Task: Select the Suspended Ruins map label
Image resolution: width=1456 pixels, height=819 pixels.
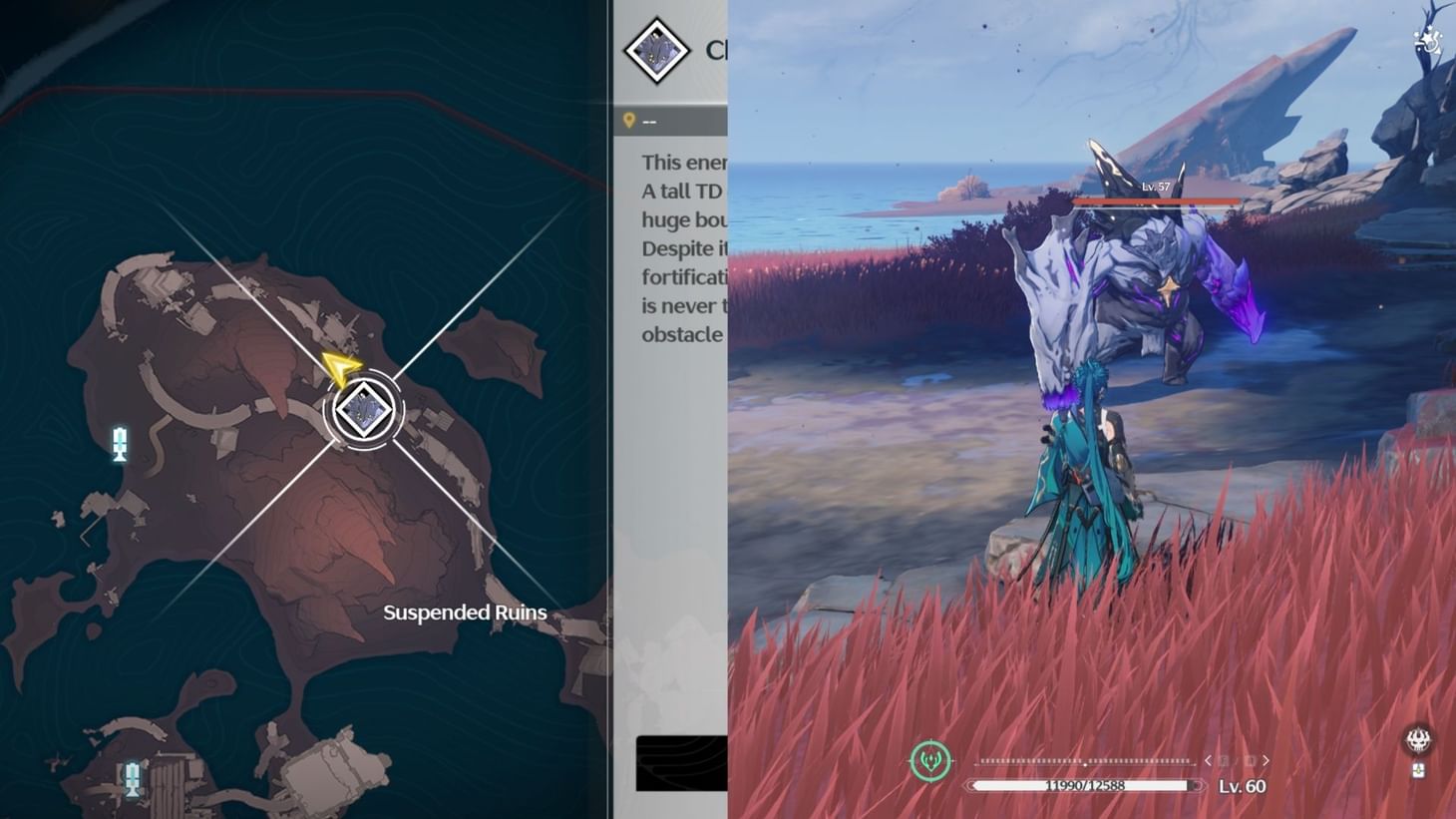Action: click(464, 613)
